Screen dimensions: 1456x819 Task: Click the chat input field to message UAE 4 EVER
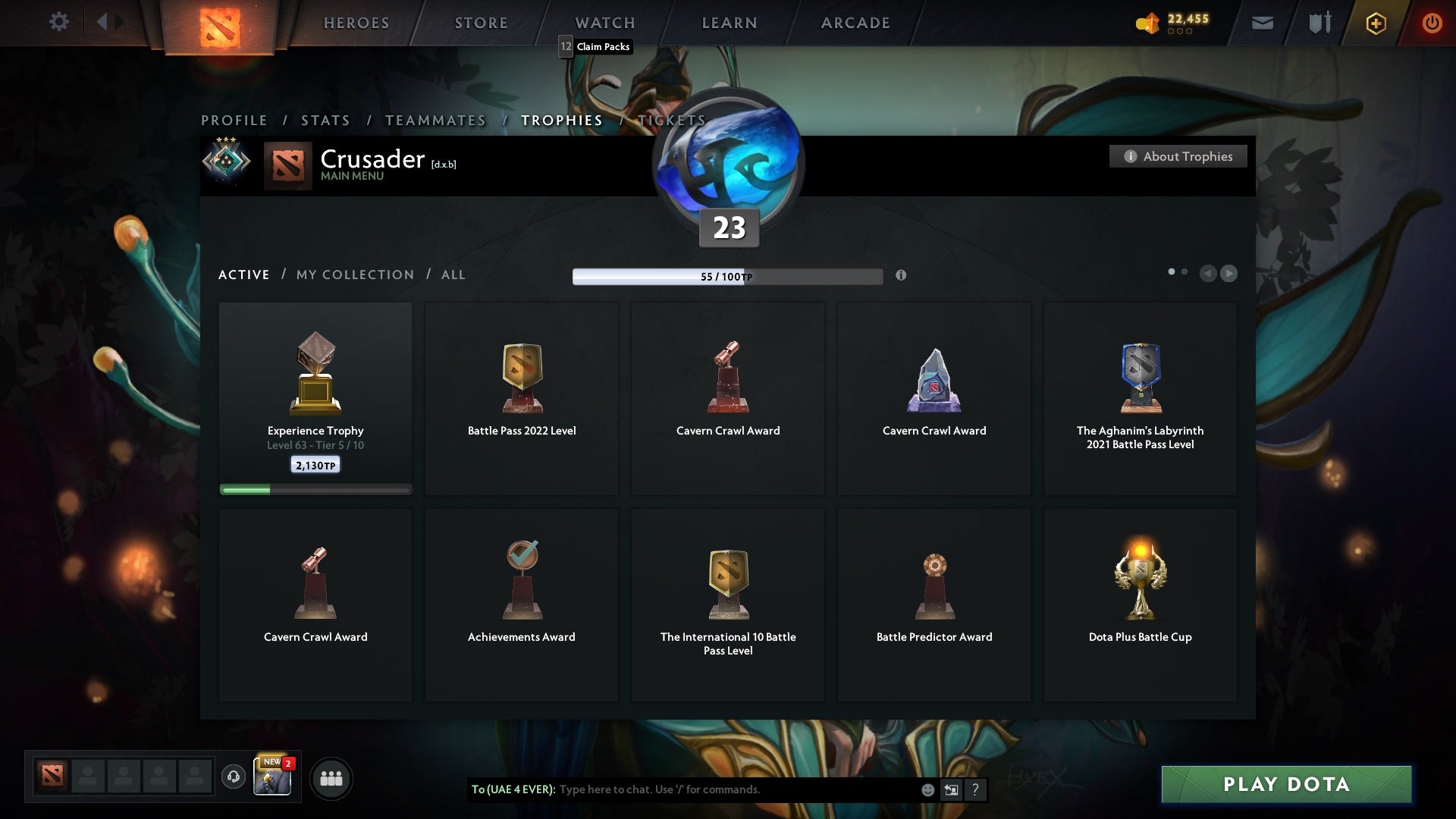click(x=720, y=789)
